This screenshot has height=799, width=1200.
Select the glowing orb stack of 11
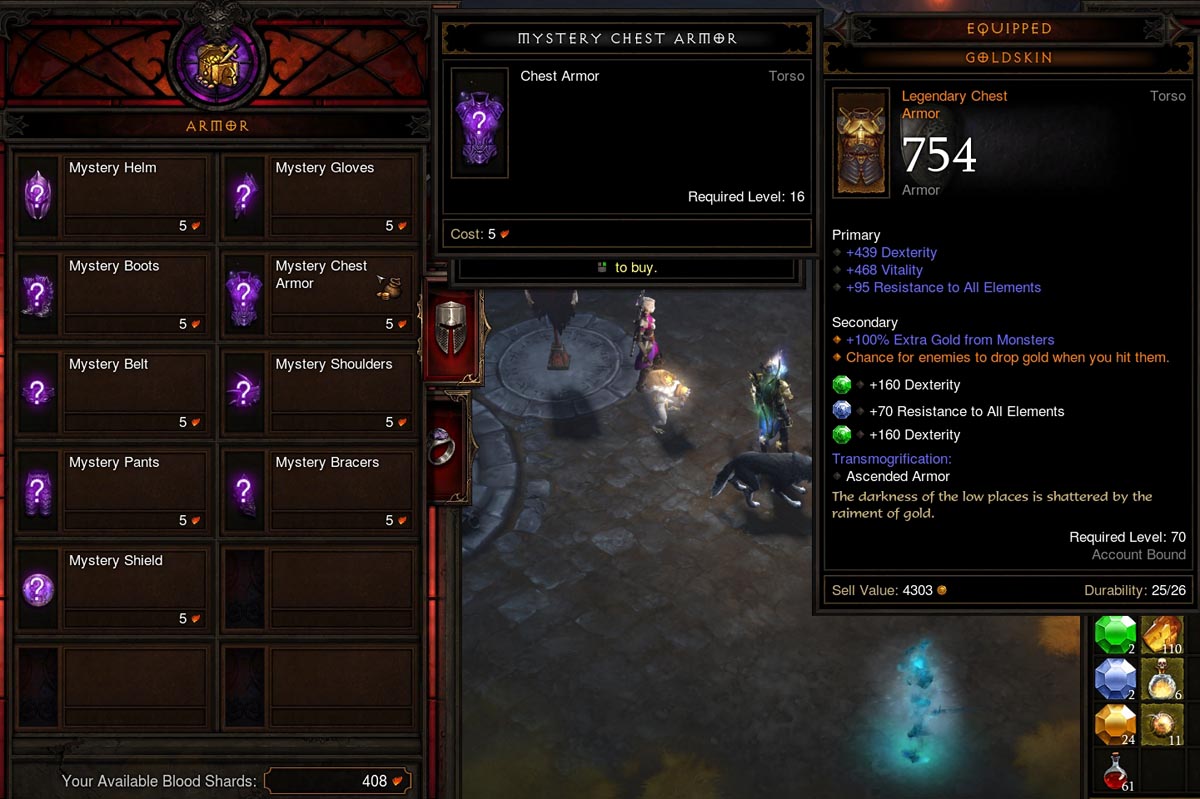[1162, 725]
